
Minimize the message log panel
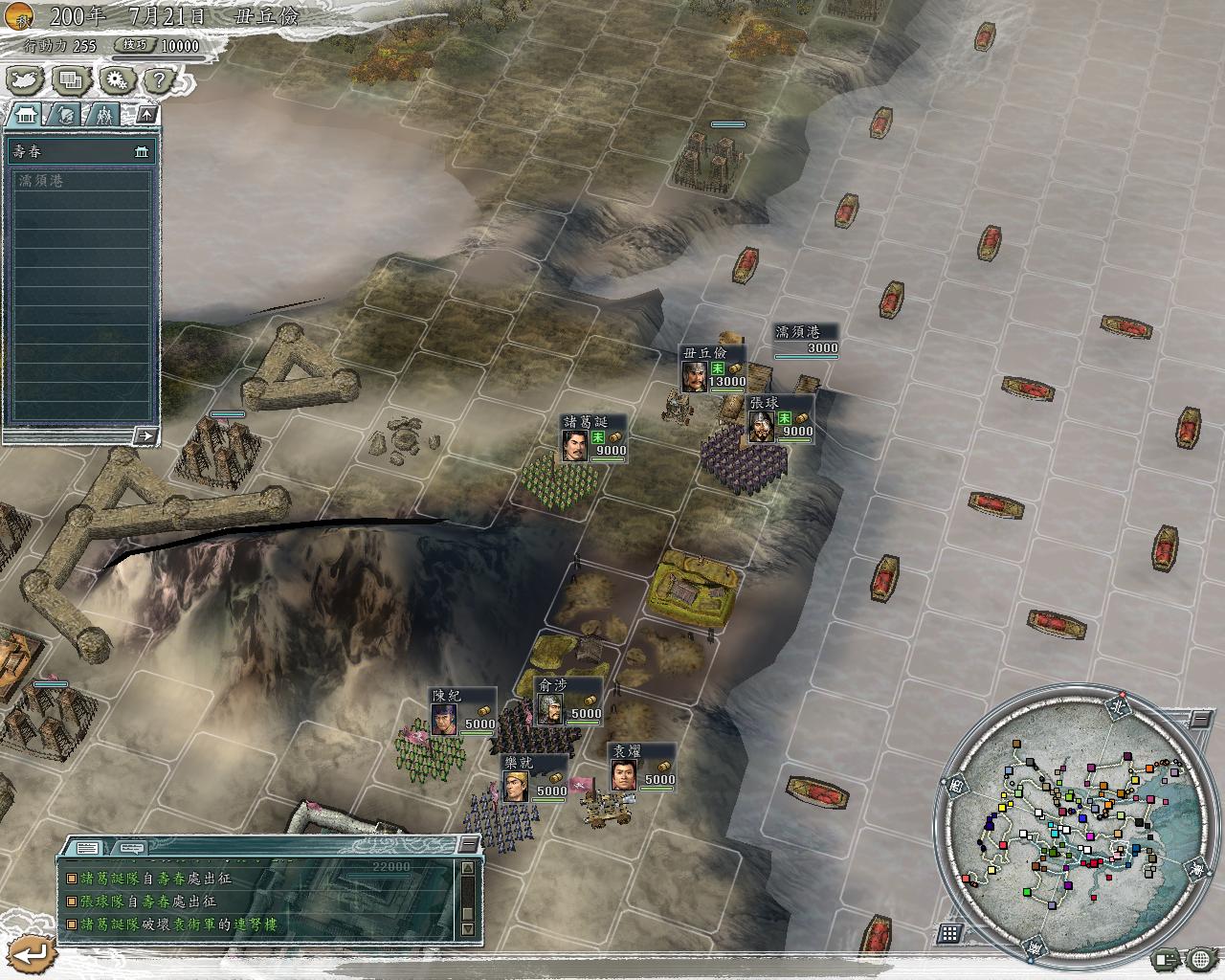tap(468, 843)
